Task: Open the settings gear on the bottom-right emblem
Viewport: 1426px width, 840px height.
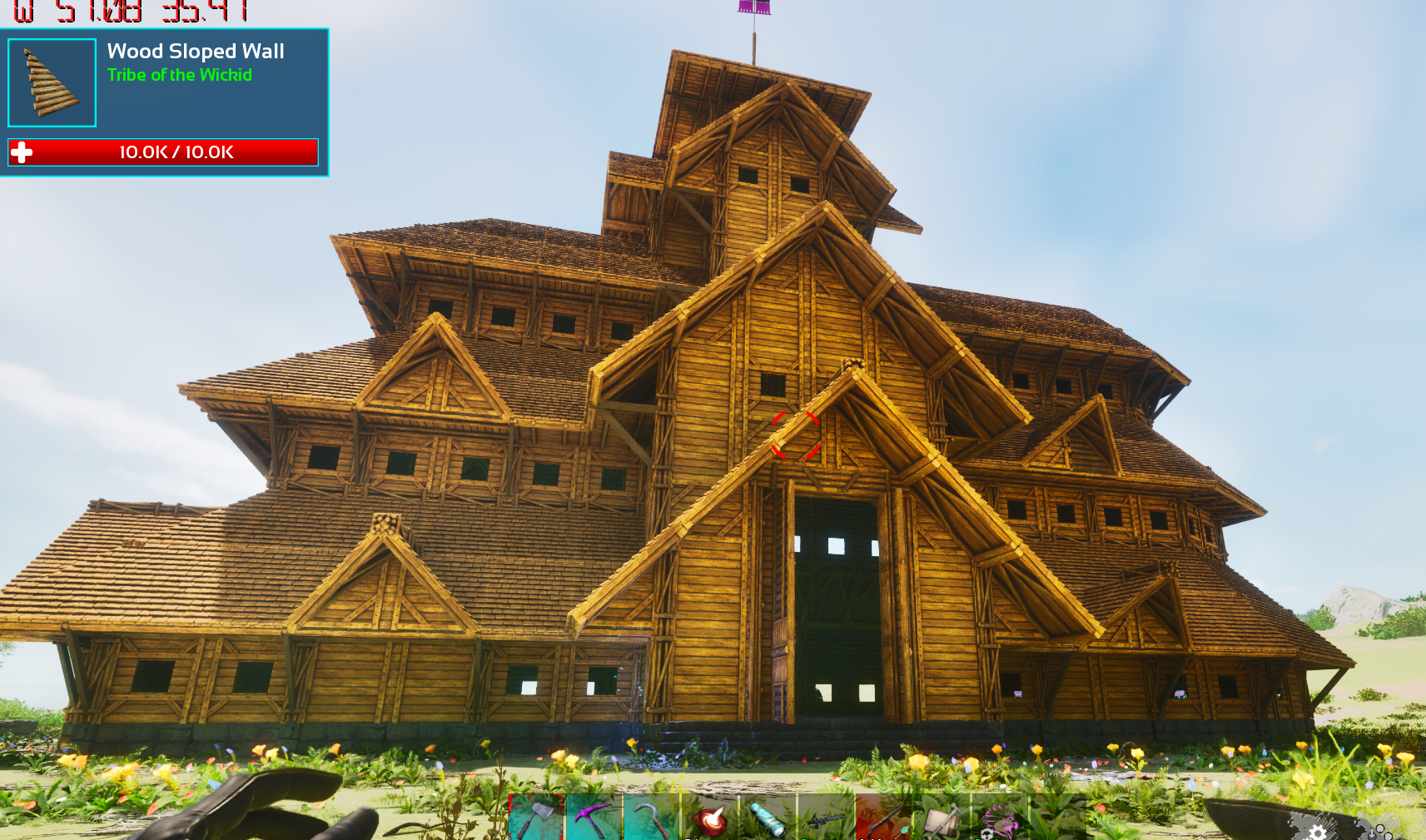Action: (1316, 833)
